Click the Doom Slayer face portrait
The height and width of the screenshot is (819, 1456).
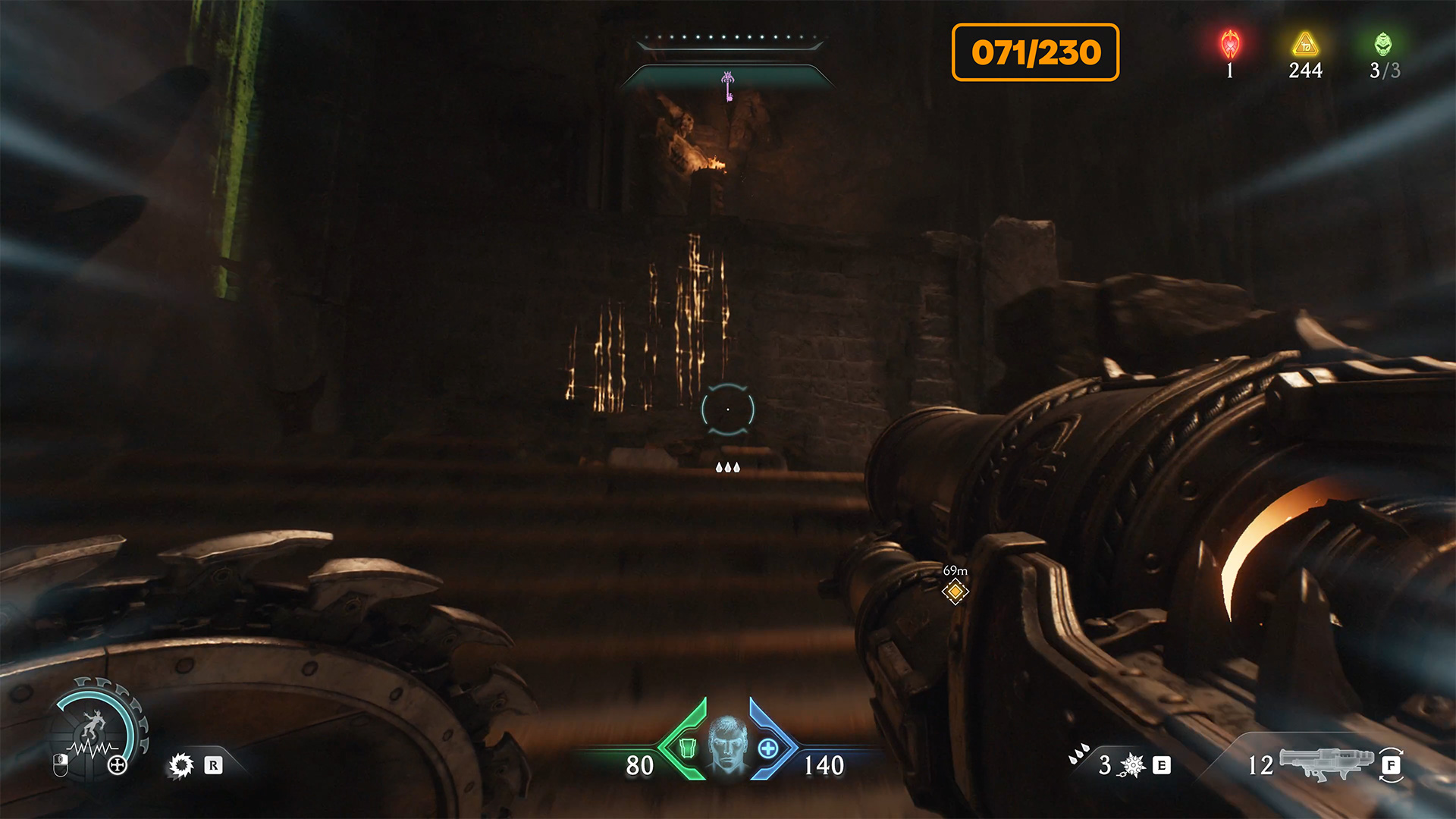728,744
